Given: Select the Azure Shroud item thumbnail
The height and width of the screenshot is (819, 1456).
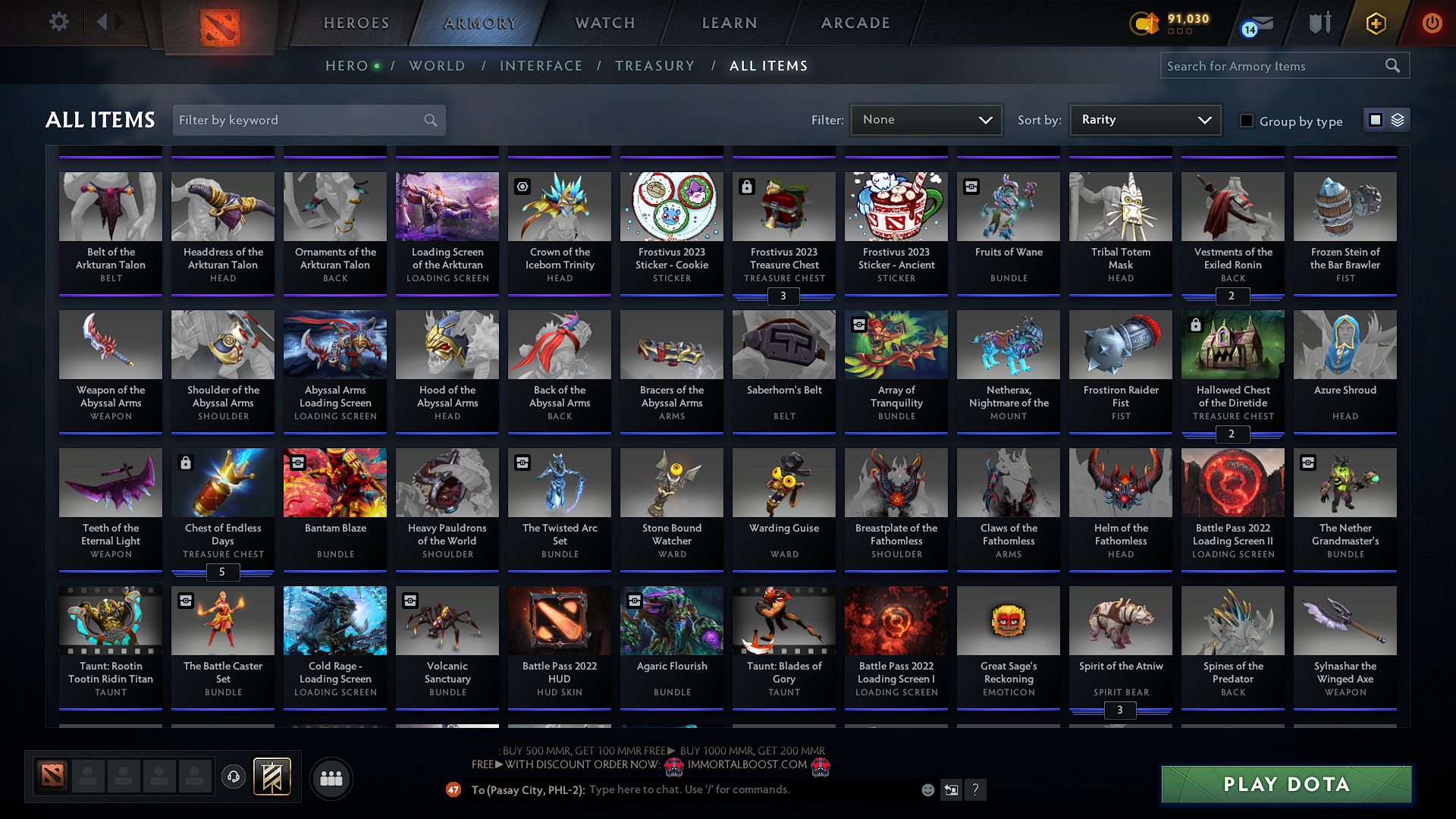Looking at the screenshot, I should [1345, 344].
